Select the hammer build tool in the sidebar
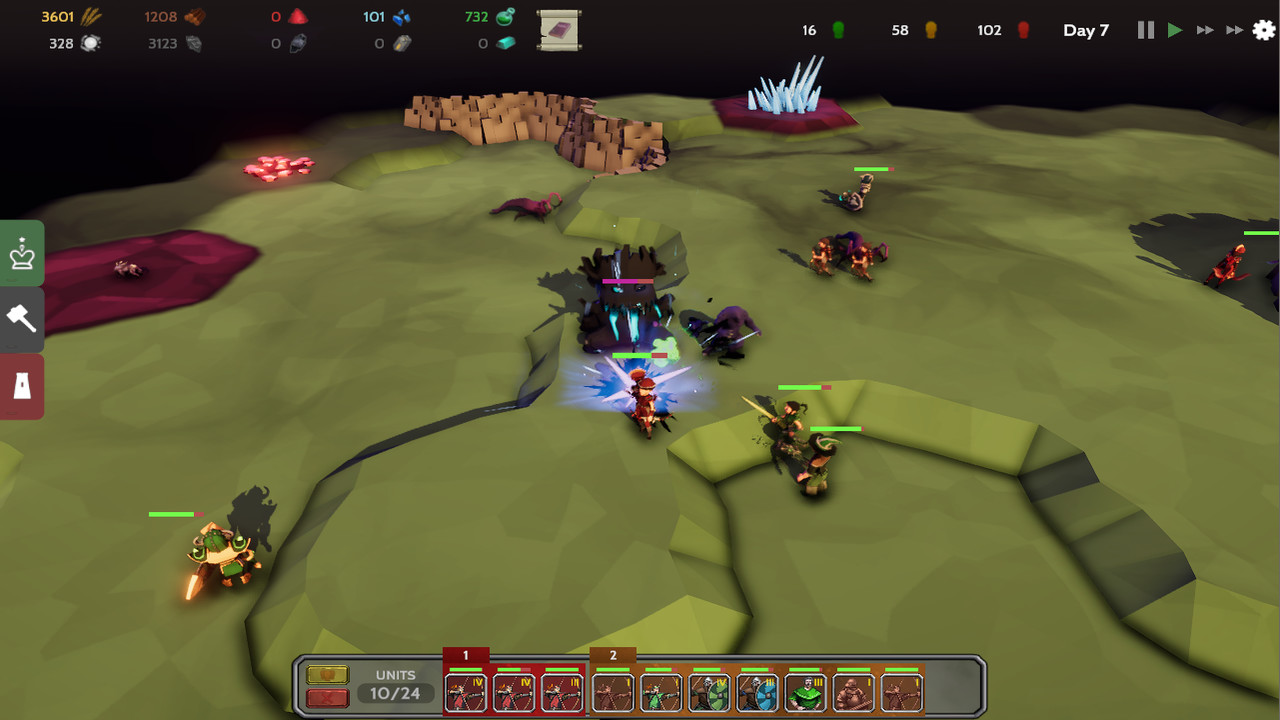This screenshot has width=1280, height=720. pos(21,320)
